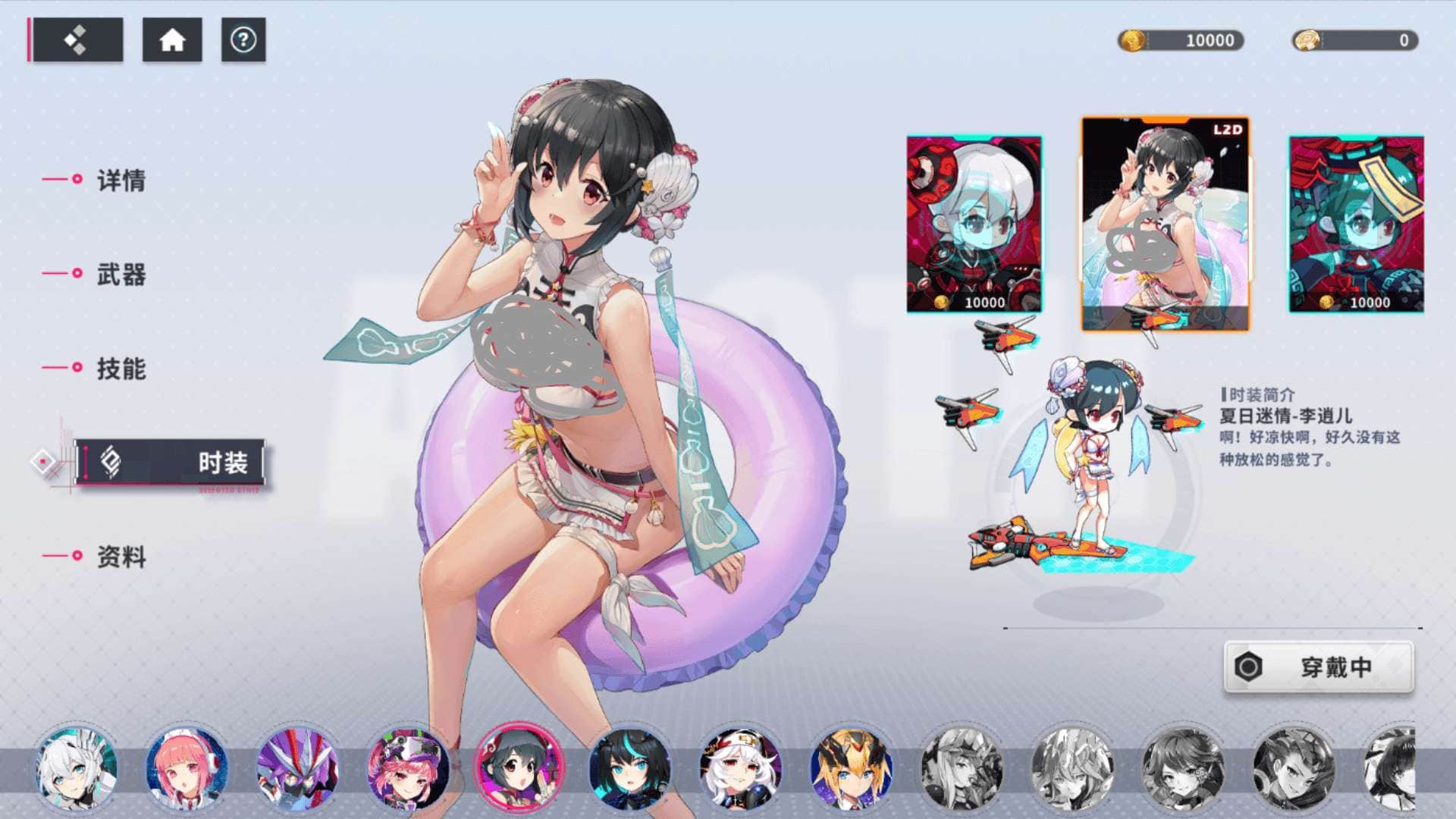View the 资料 profile tab
This screenshot has height=819, width=1456.
(120, 557)
